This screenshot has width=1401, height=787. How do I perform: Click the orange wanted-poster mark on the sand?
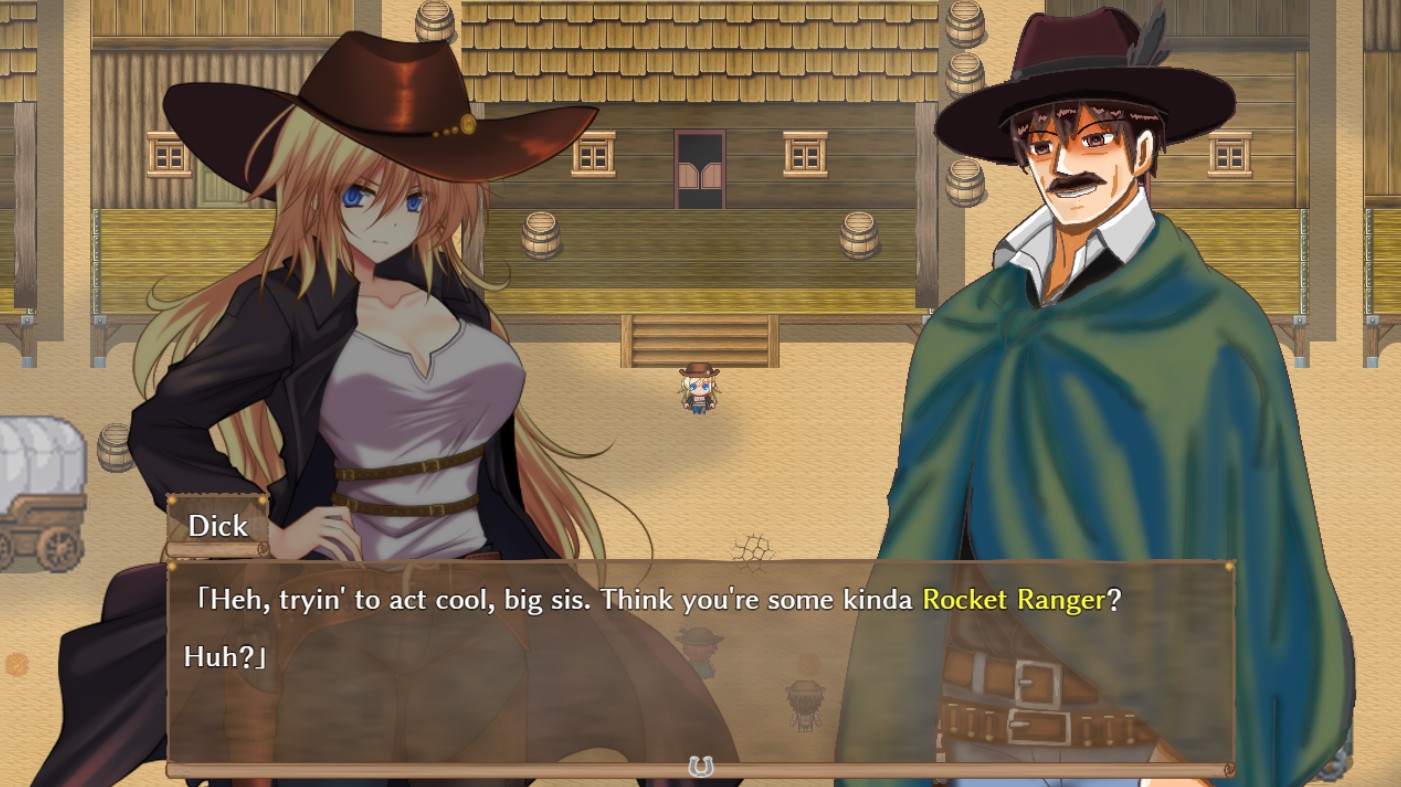click(16, 662)
